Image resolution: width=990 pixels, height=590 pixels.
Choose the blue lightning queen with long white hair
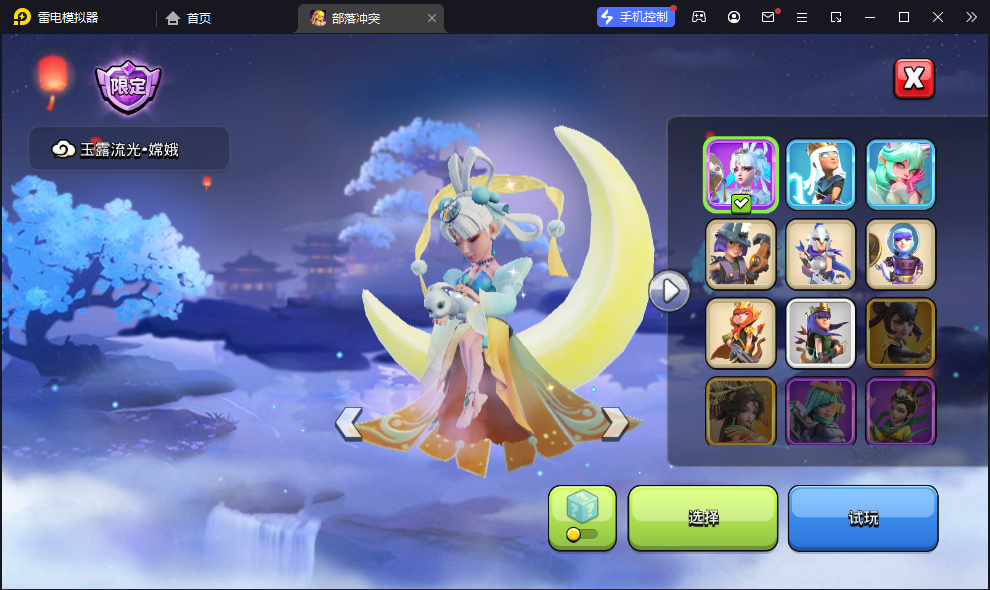pos(821,175)
